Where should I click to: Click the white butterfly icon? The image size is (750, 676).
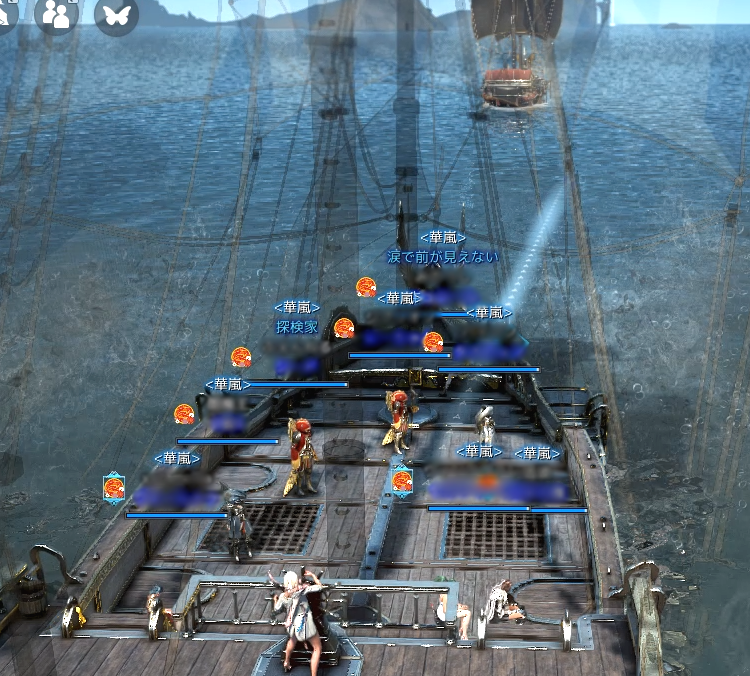click(116, 15)
